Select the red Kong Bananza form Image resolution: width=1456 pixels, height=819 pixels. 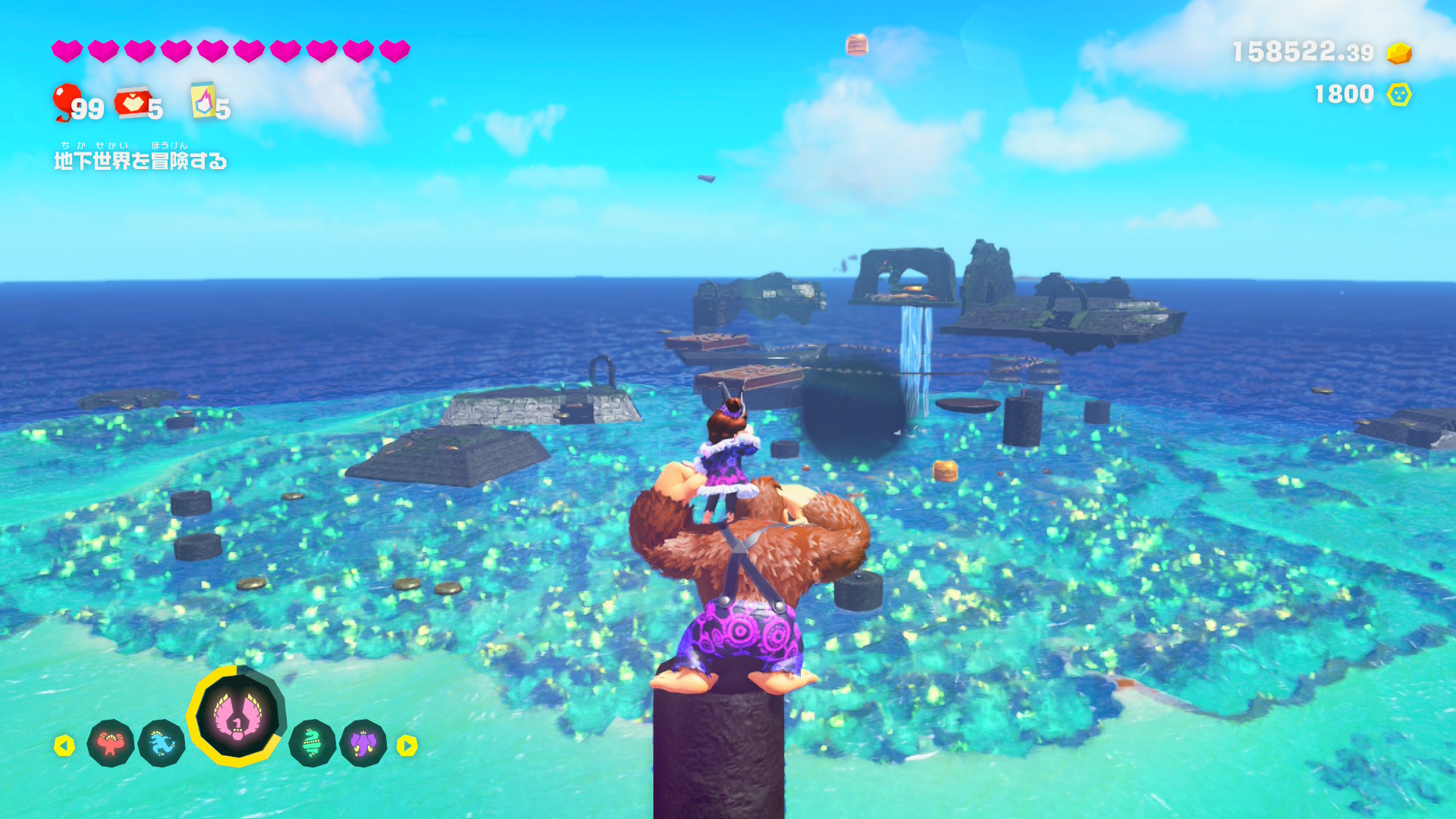111,743
